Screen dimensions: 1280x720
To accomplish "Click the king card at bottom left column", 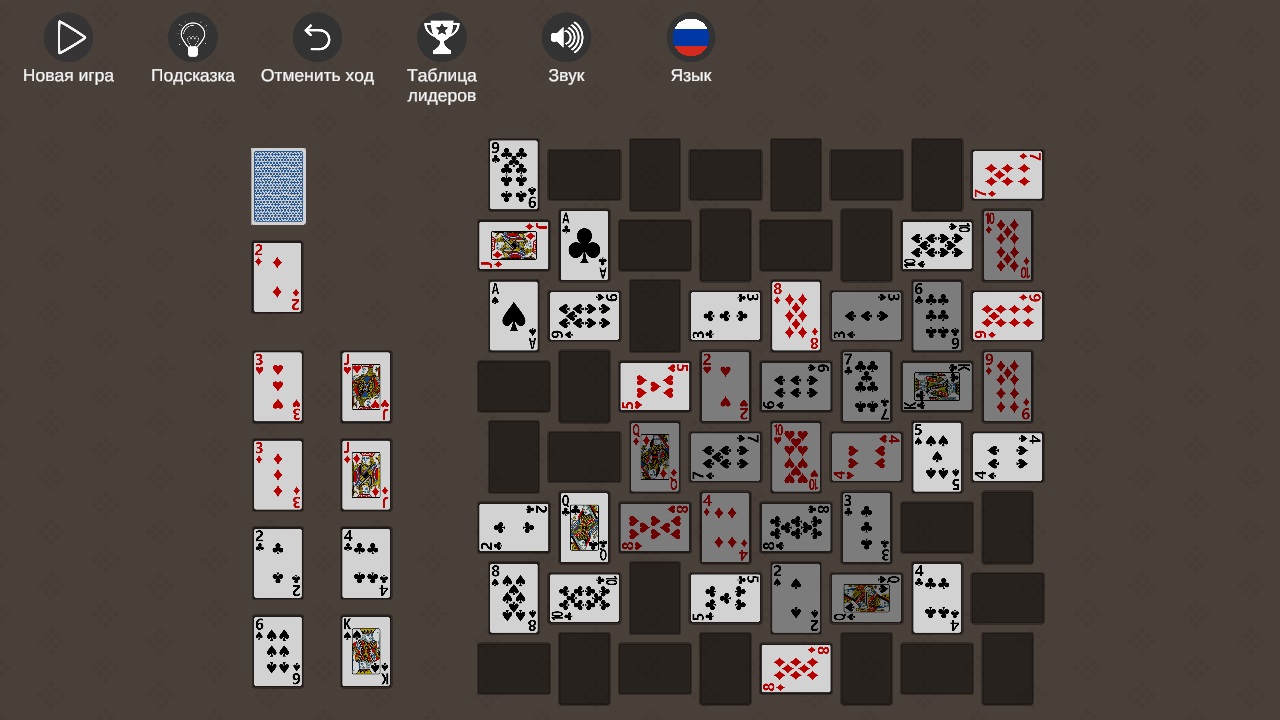I will pos(366,651).
